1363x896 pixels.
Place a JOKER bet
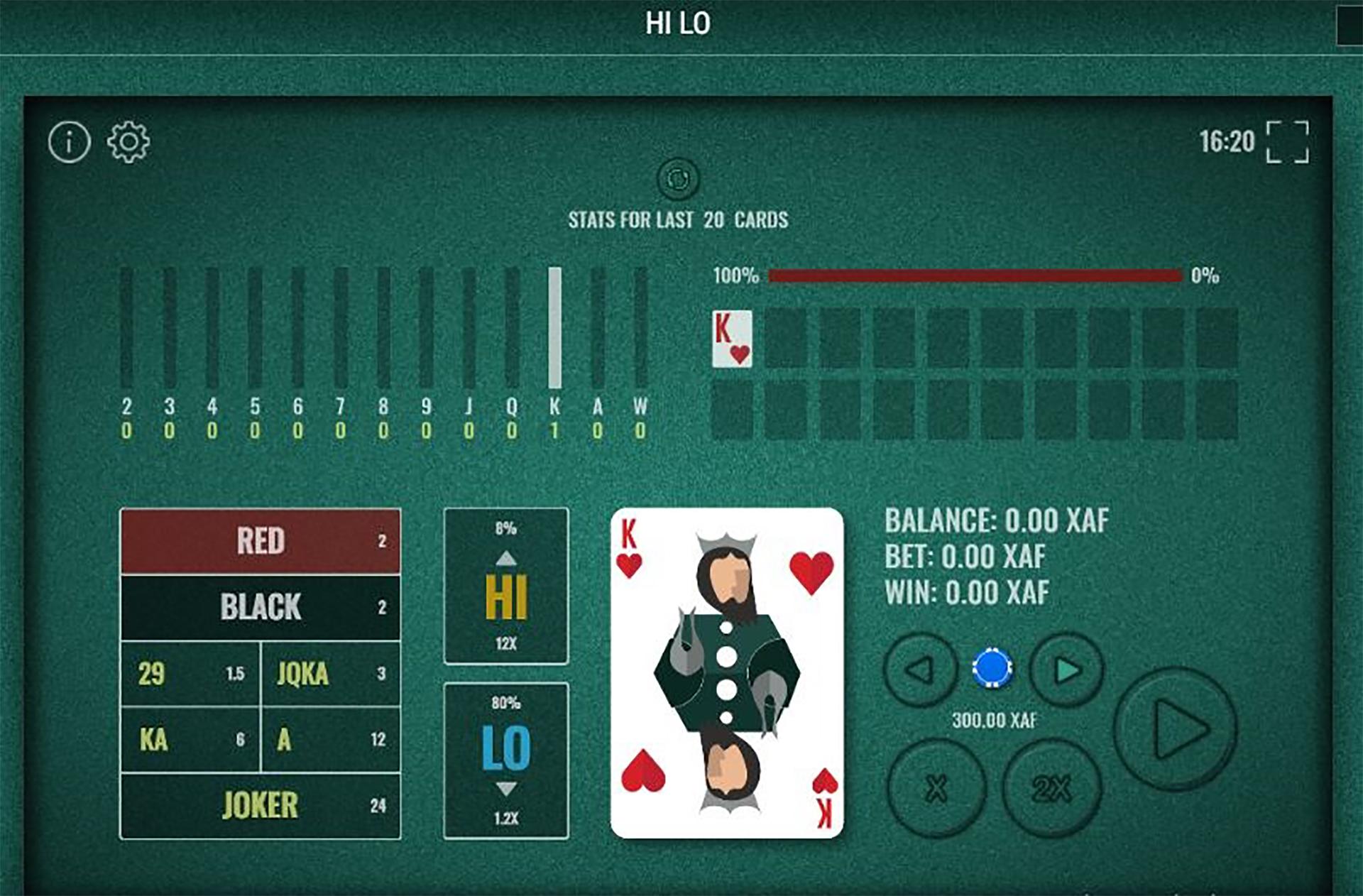pos(261,806)
